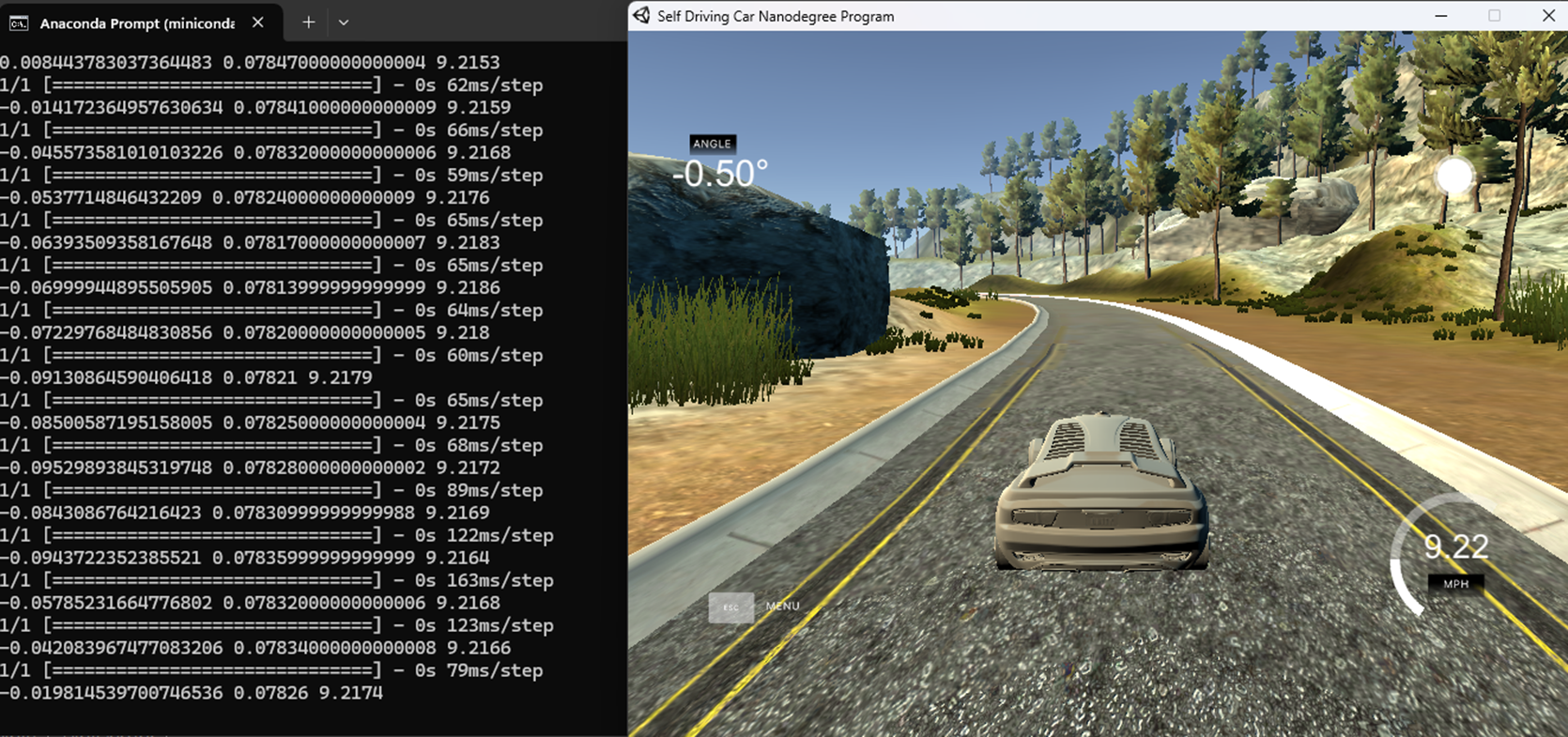Expand the tab options arrow in Anaconda Prompt window
Viewport: 1568px width, 737px height.
coord(344,22)
